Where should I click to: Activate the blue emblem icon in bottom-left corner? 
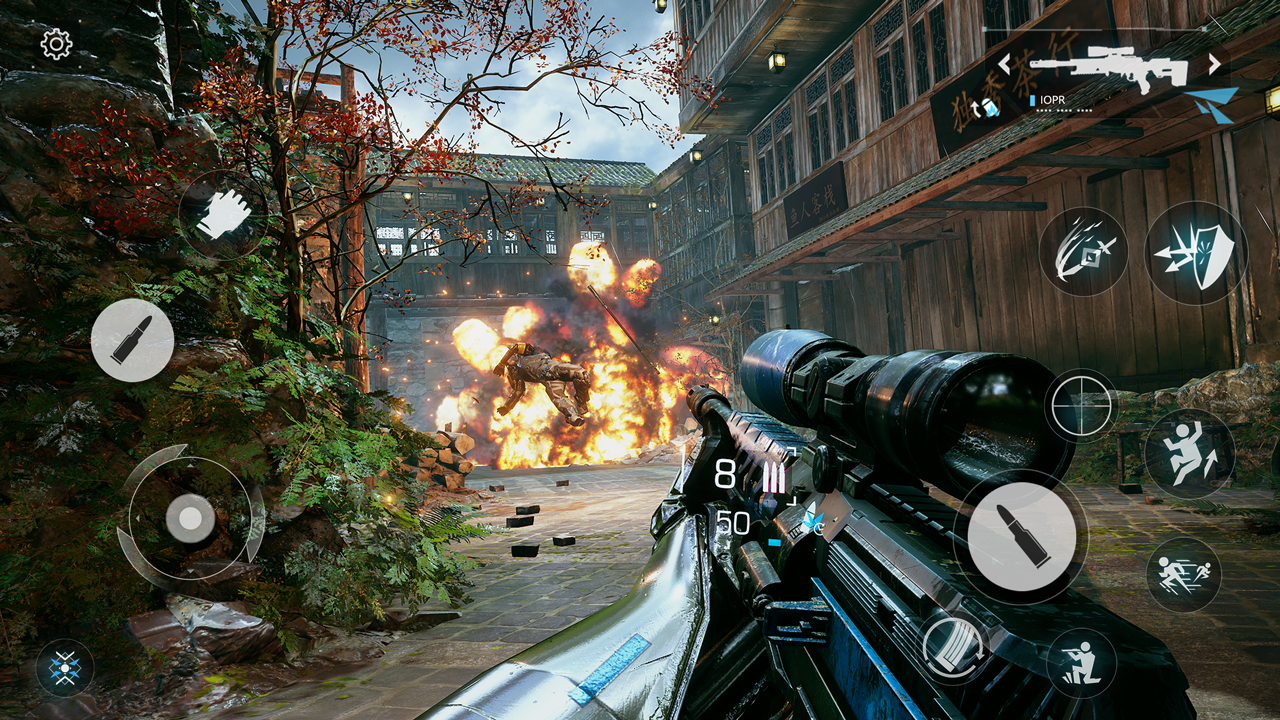coord(65,667)
